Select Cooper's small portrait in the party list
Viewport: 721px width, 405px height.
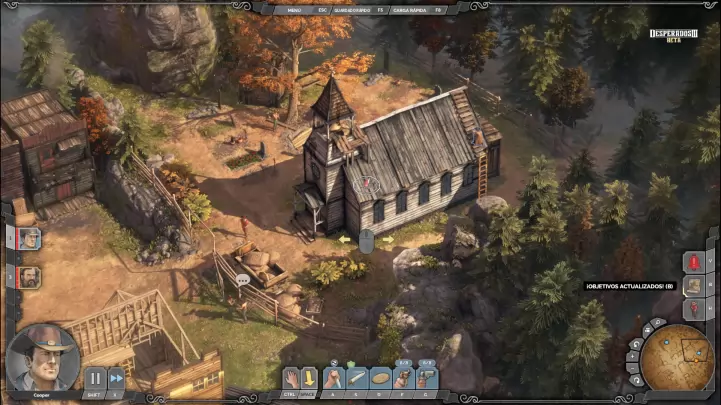[29, 239]
